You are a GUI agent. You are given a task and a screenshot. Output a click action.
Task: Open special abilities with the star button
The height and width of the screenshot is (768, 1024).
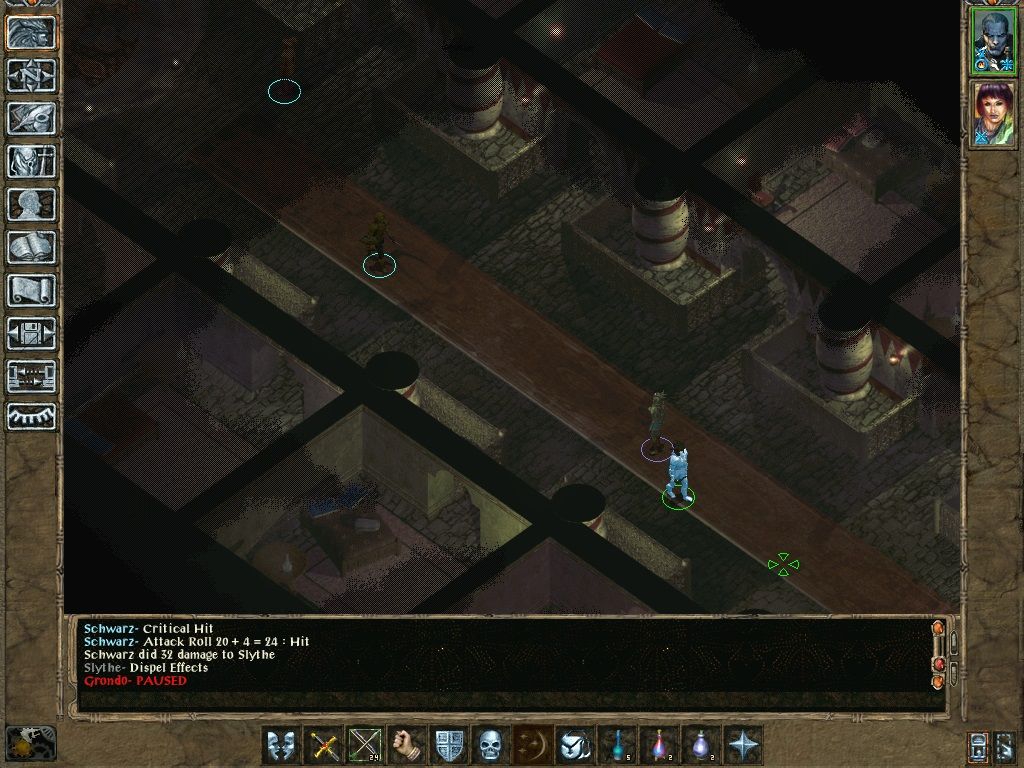coord(744,745)
